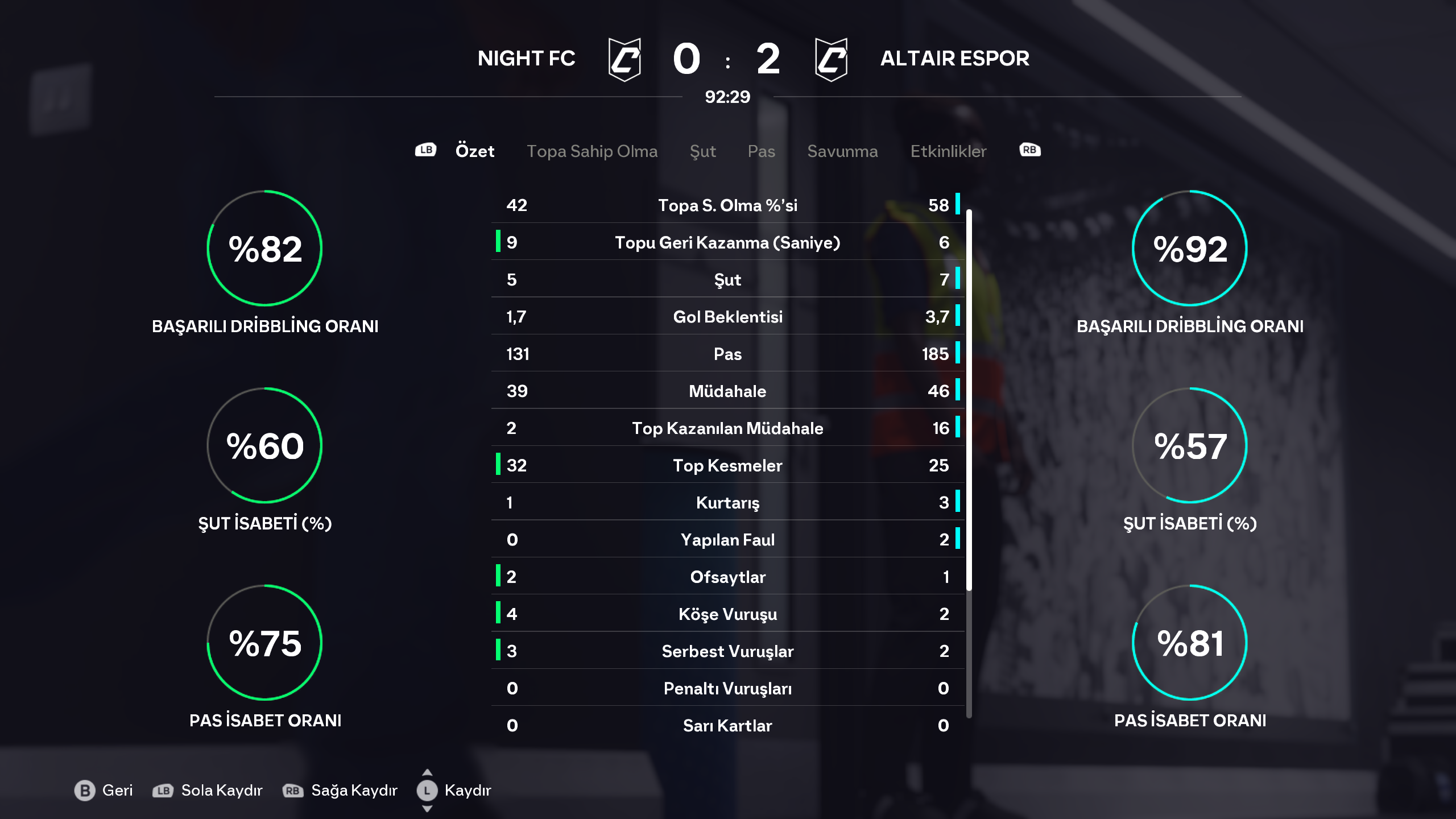Switch to the Özet tab

click(x=474, y=151)
